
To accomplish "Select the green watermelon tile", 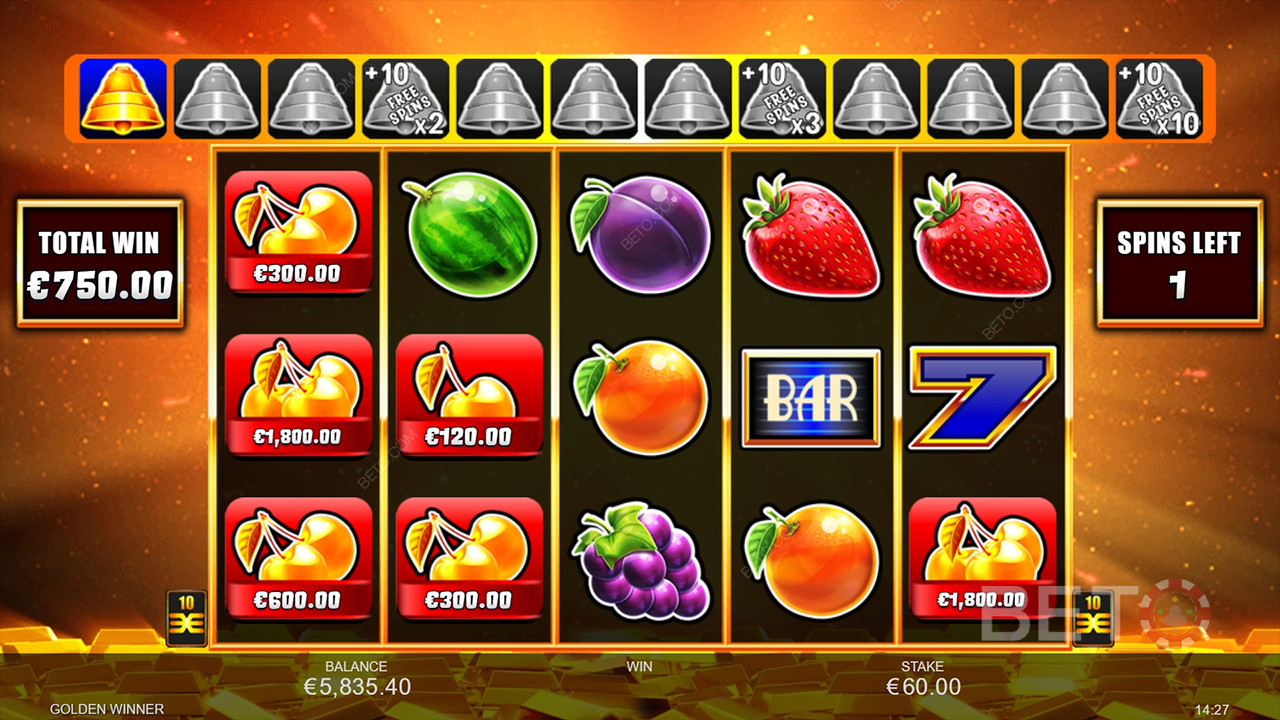I will click(x=469, y=234).
